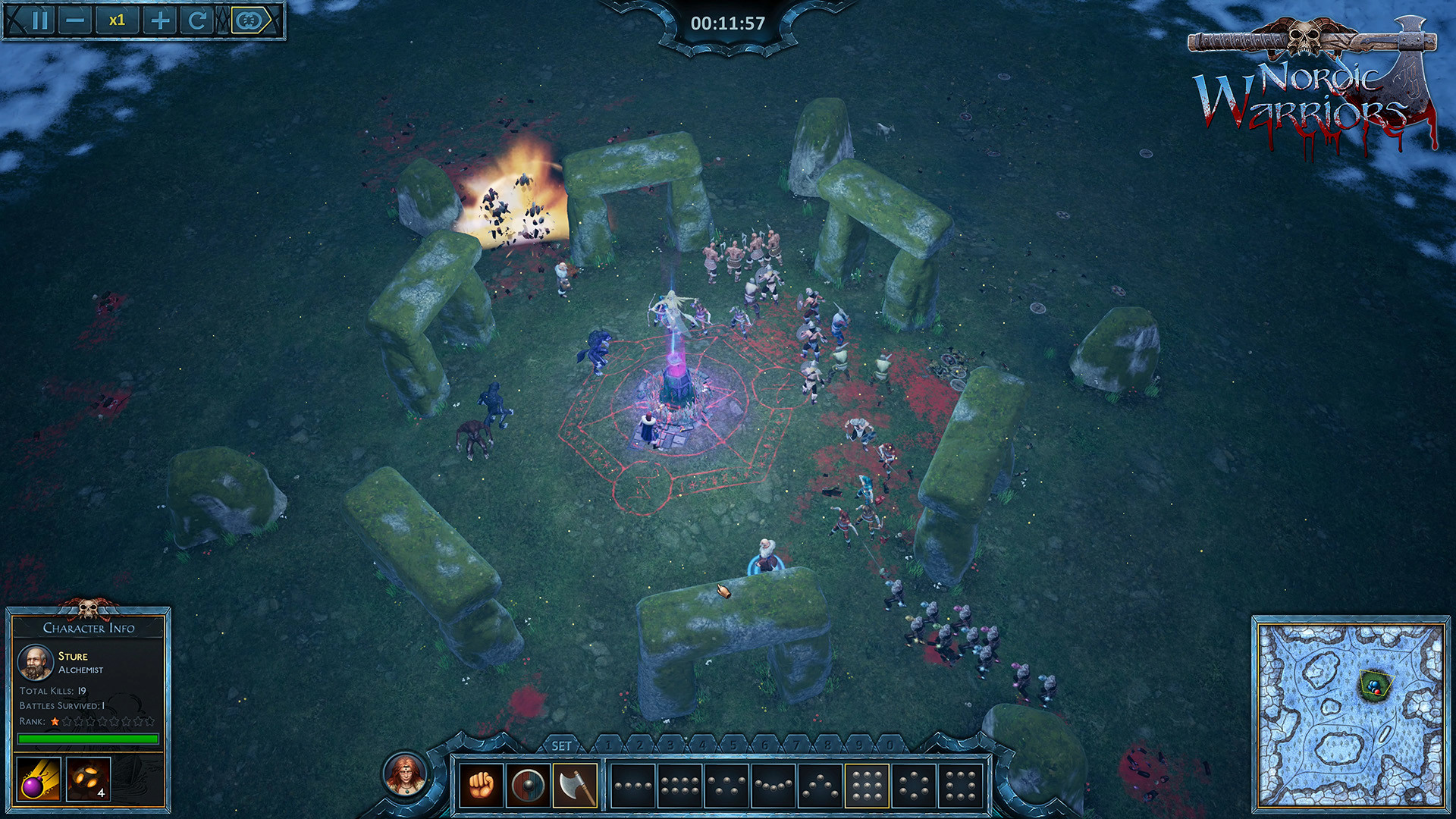Choose the fist command icon
This screenshot has height=819, width=1456.
tap(481, 786)
